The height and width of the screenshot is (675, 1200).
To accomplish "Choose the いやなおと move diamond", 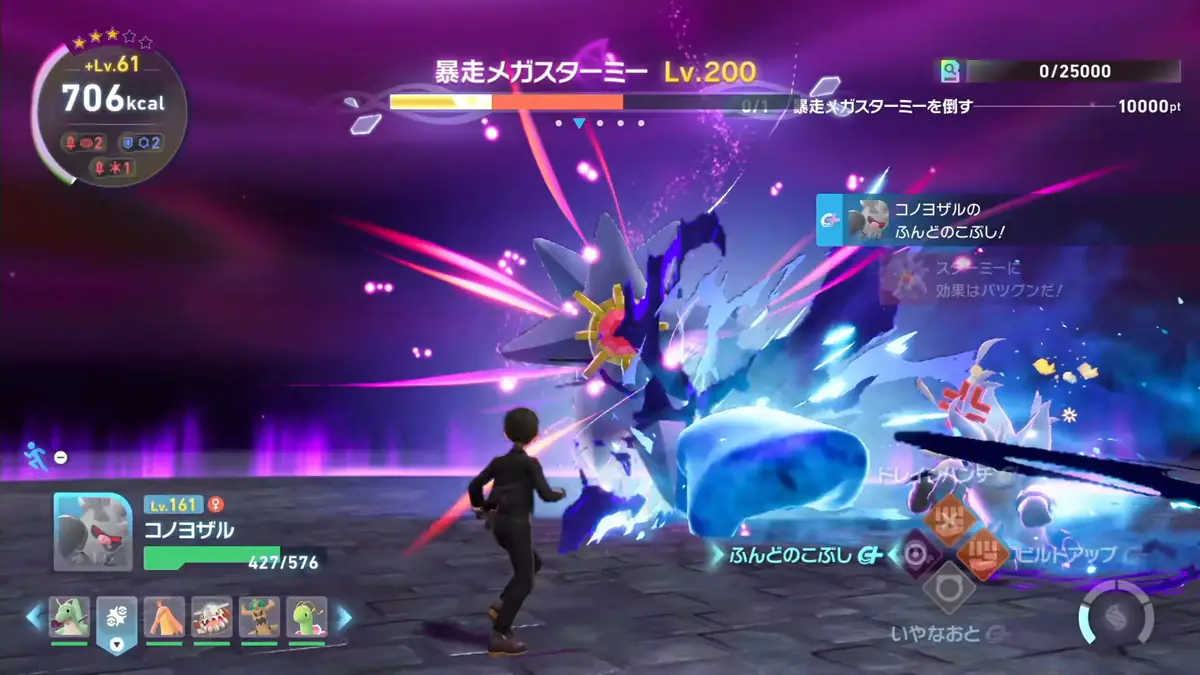I will click(x=948, y=587).
